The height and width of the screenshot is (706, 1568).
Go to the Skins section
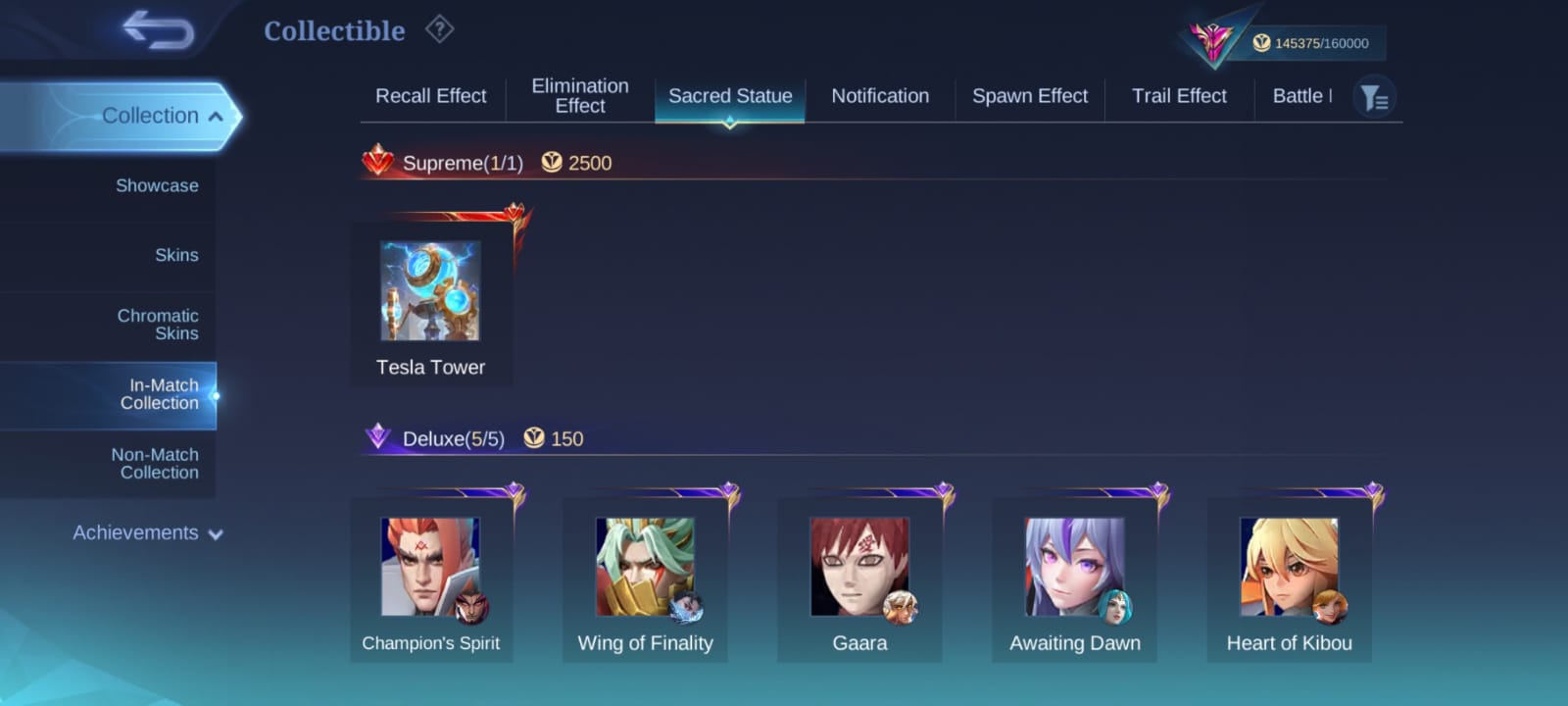pyautogui.click(x=176, y=255)
